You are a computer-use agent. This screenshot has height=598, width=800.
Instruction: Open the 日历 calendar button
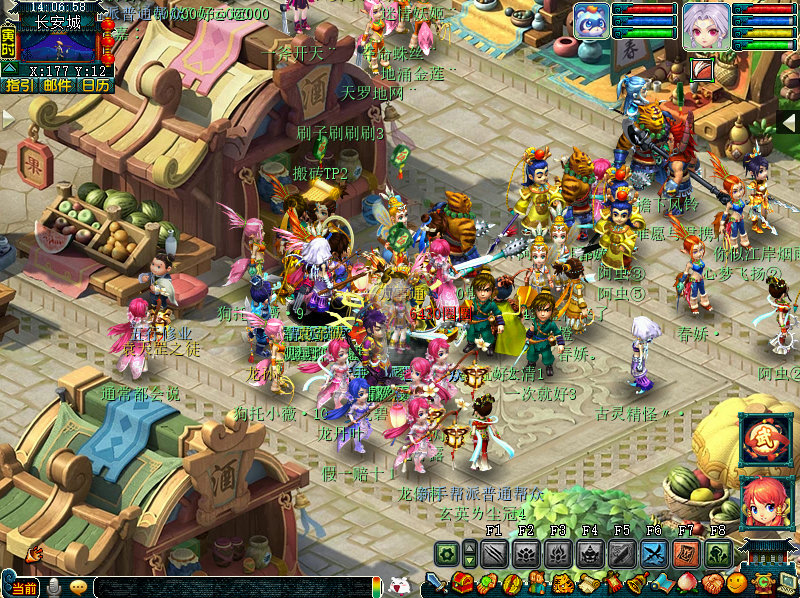point(96,86)
